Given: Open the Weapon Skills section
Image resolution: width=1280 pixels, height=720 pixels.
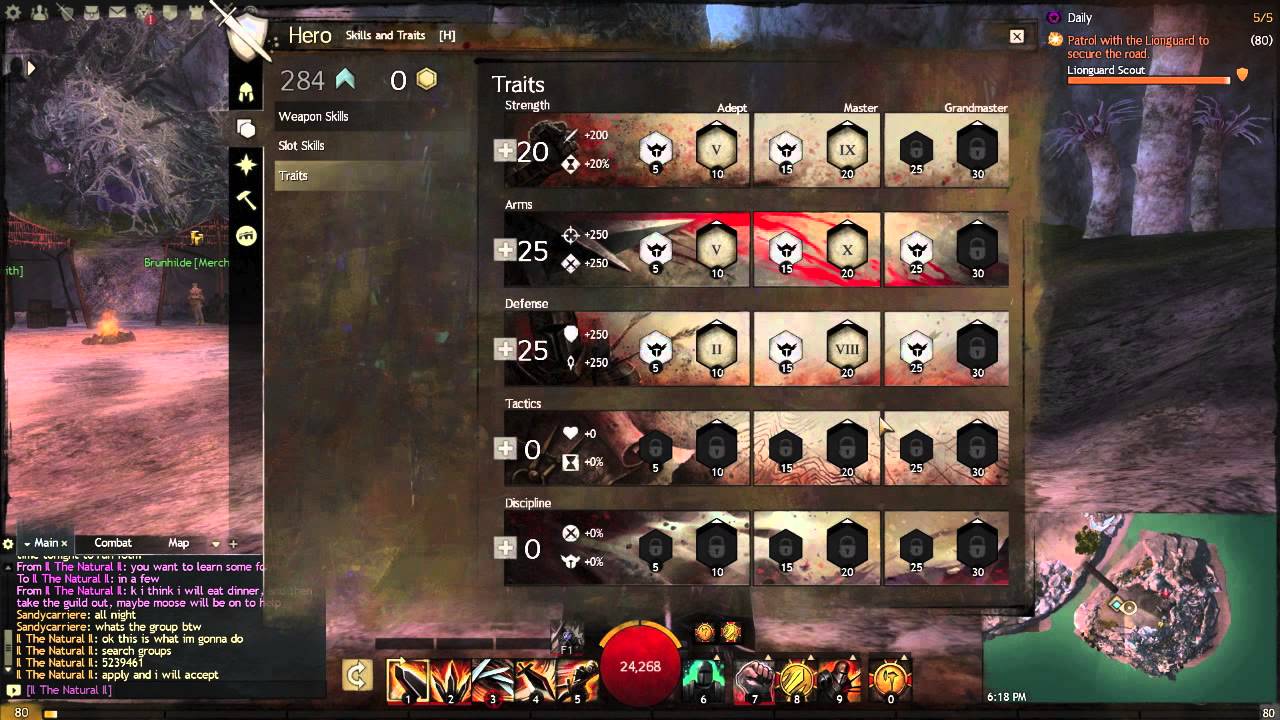Looking at the screenshot, I should [x=313, y=116].
